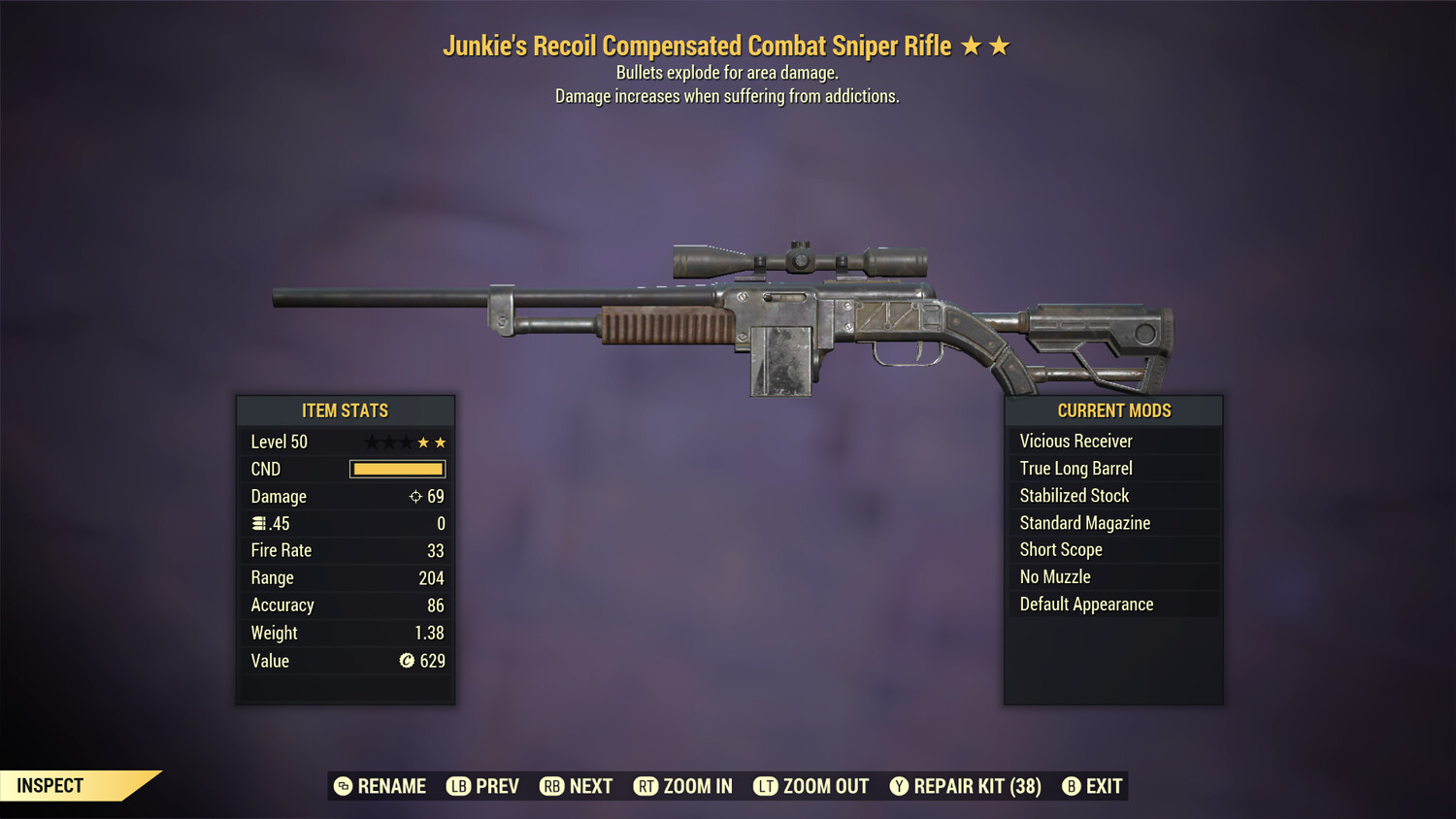Click the CURRENT MODS panel header
The width and height of the screenshot is (1456, 819).
point(1113,410)
